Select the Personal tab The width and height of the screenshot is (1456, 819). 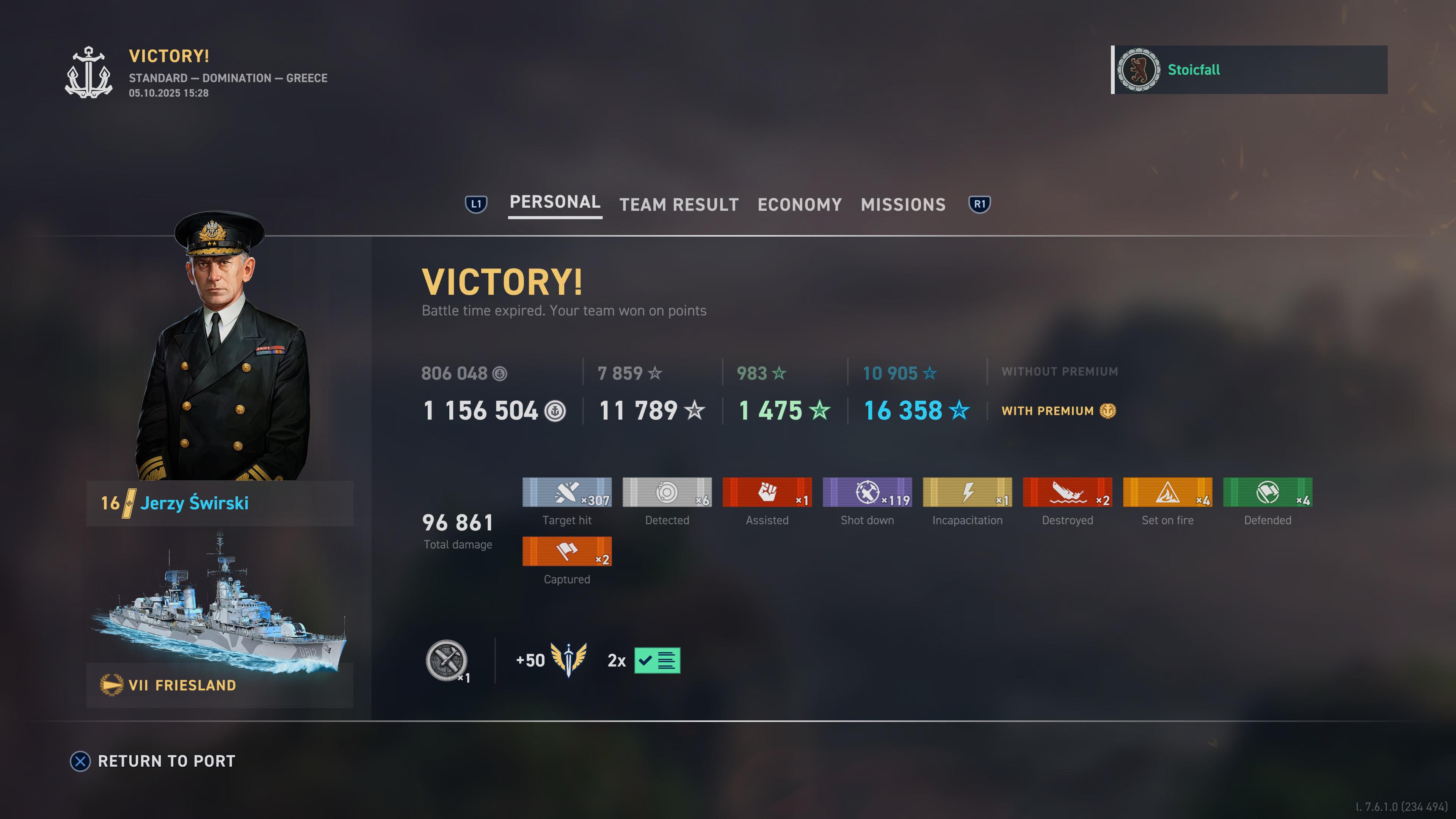554,202
